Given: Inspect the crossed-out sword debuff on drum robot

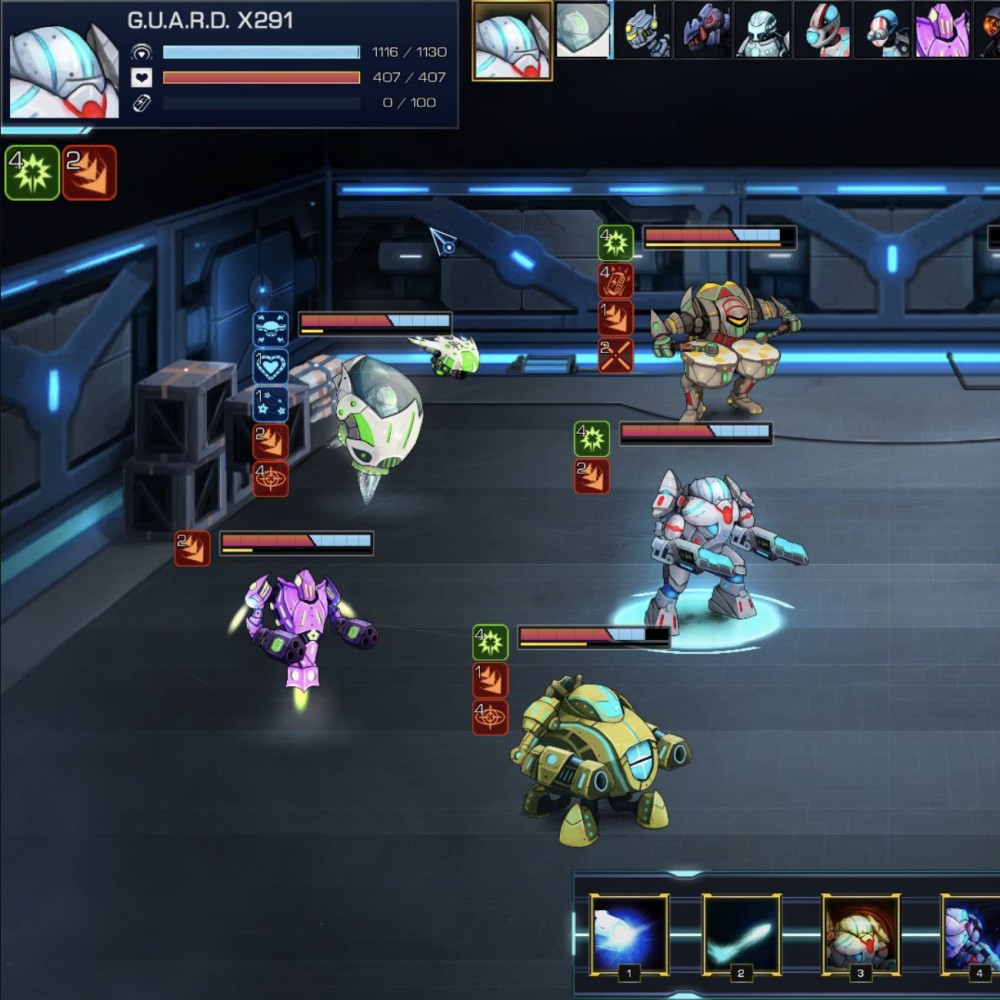Looking at the screenshot, I should coord(616,355).
